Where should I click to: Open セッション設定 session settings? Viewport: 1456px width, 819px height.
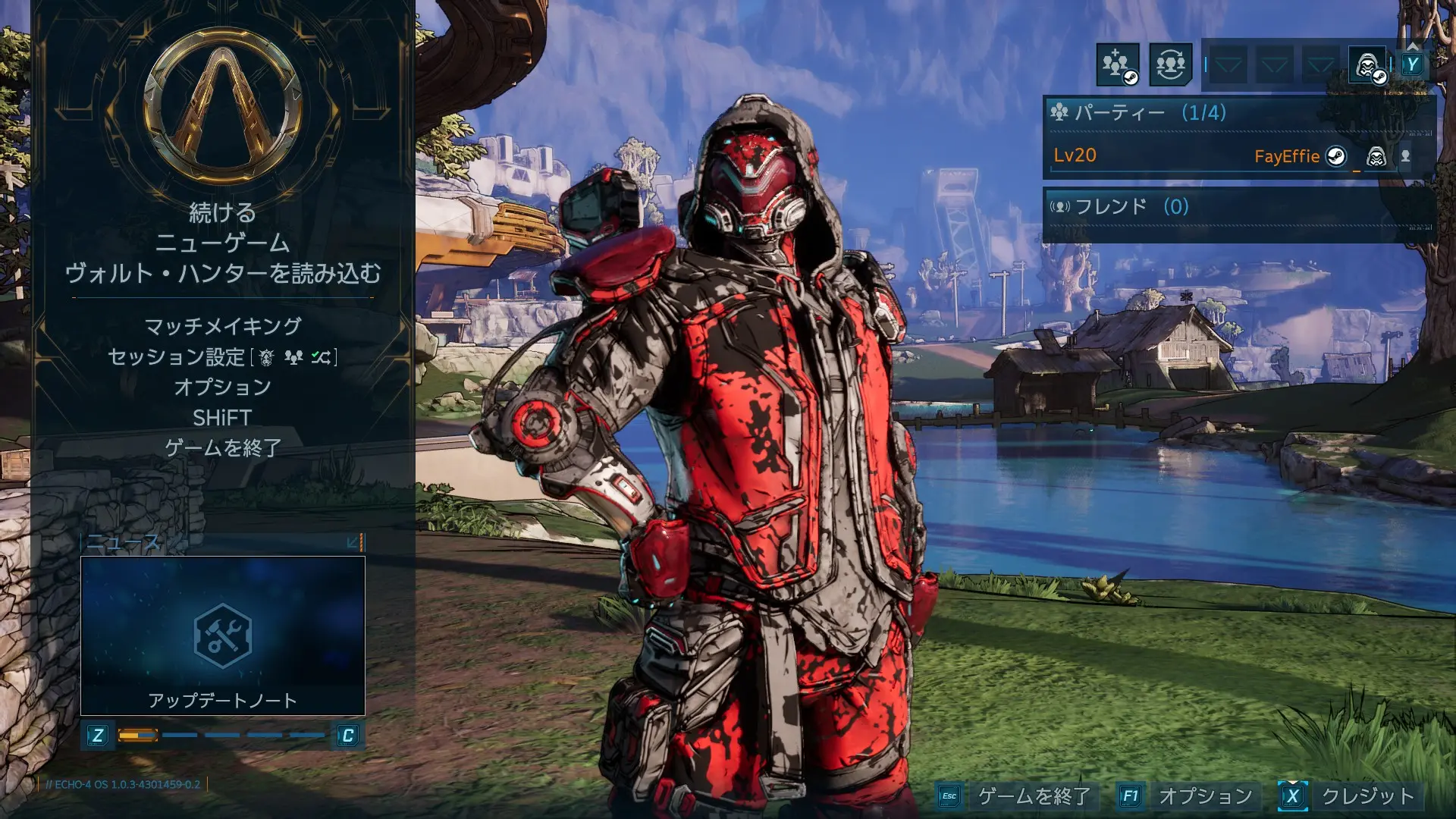click(x=222, y=357)
